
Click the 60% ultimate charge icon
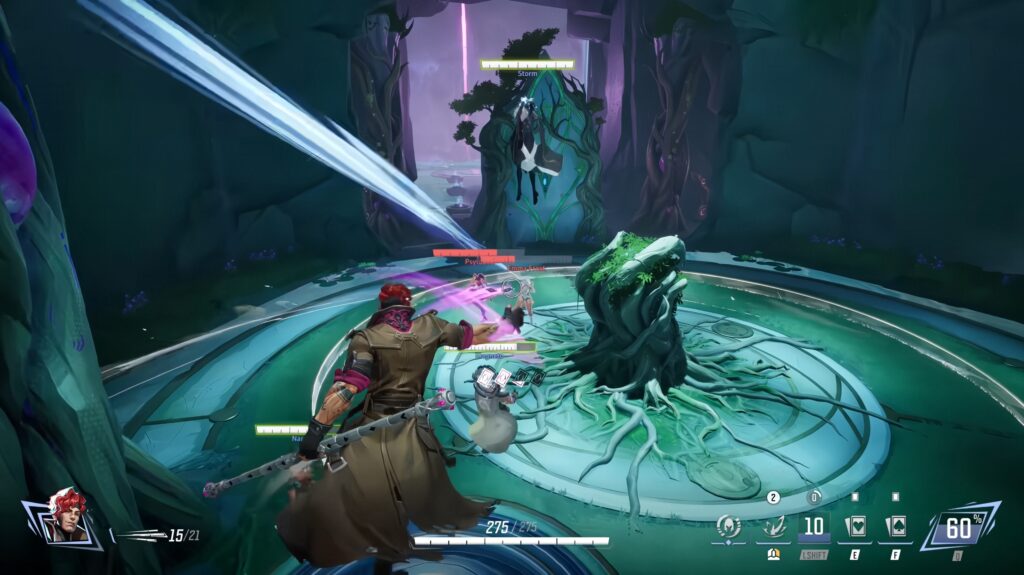(x=959, y=527)
